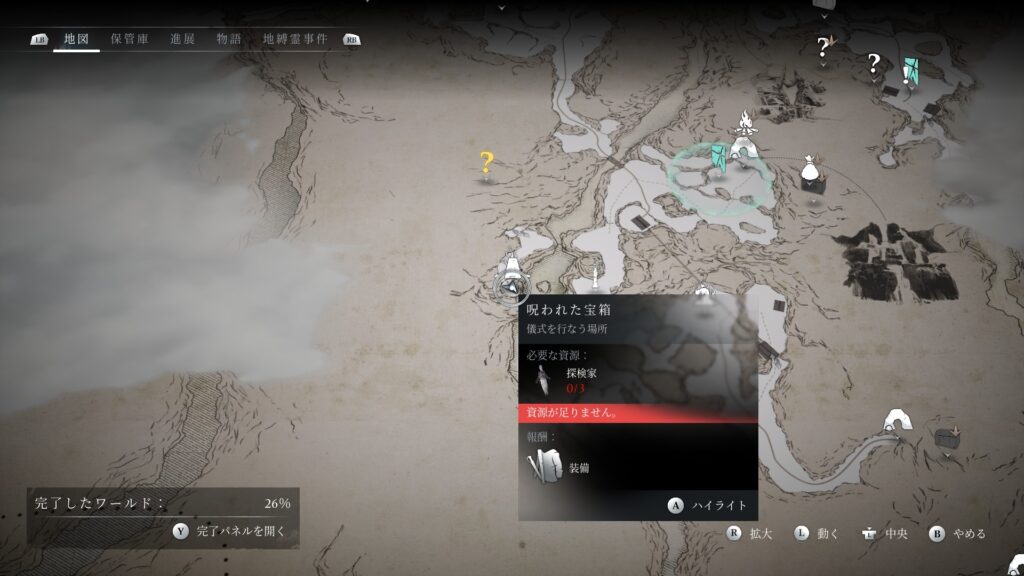Image resolution: width=1024 pixels, height=576 pixels.
Task: Select the teal banner inside the glowing circle
Action: pyautogui.click(x=719, y=159)
